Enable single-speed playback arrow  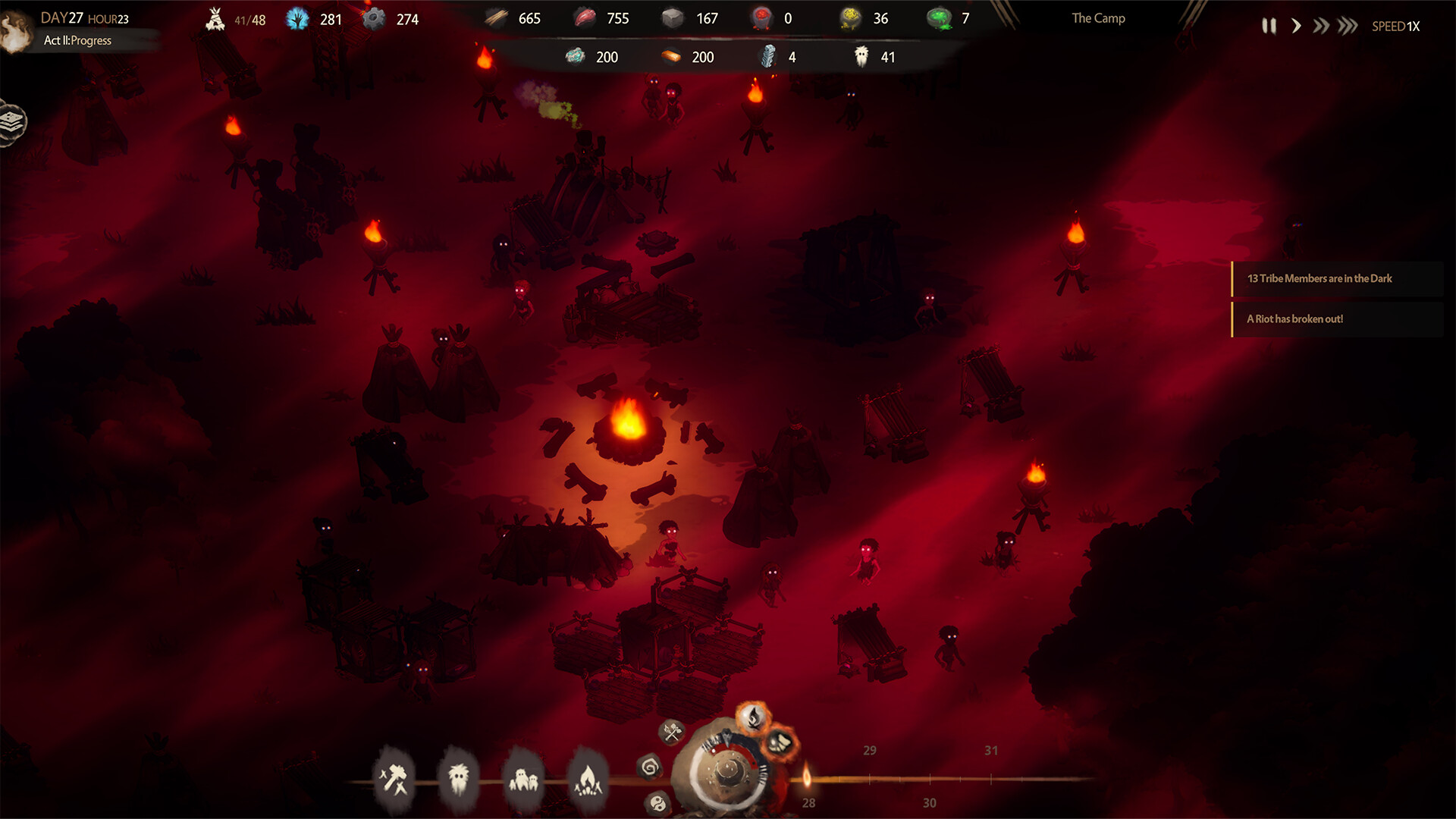point(1296,25)
